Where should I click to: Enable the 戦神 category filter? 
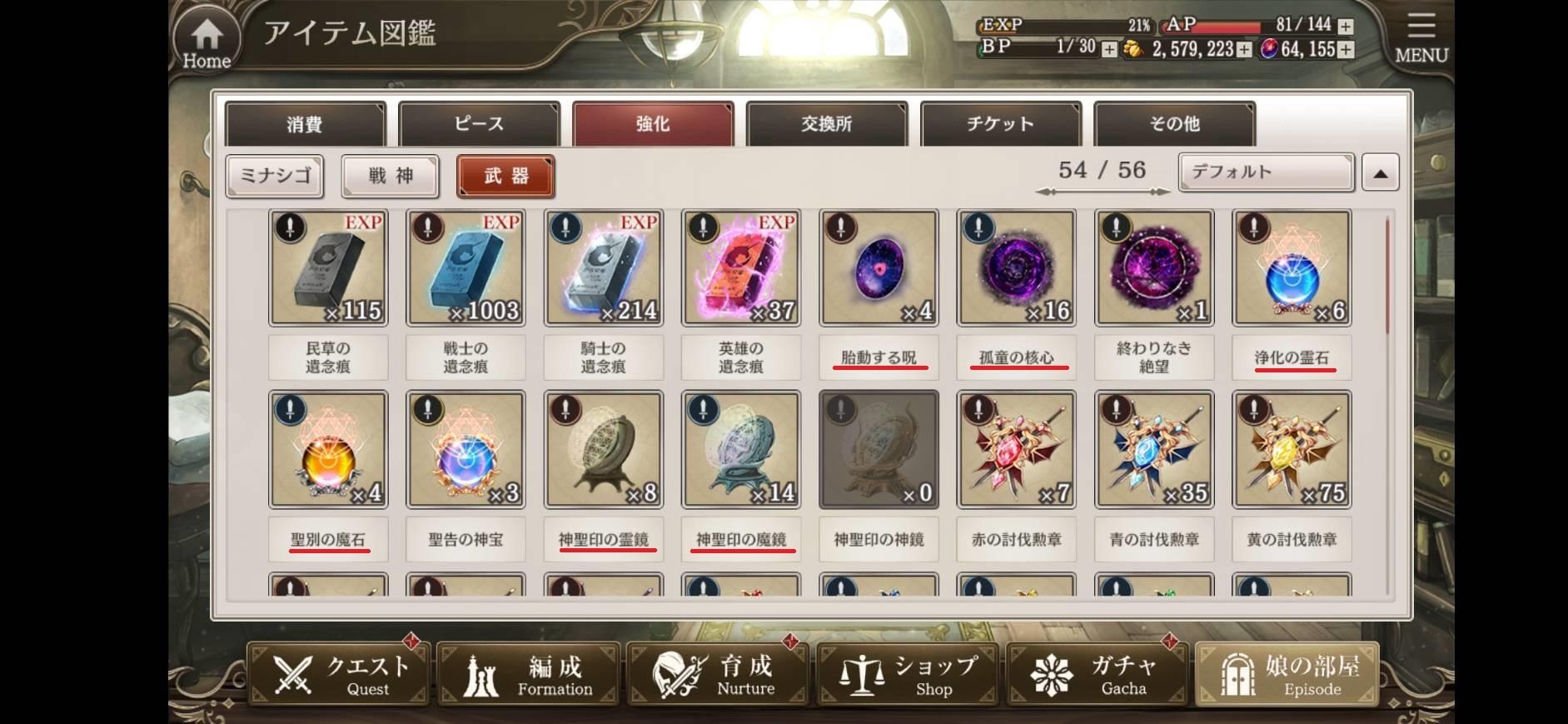tap(390, 176)
